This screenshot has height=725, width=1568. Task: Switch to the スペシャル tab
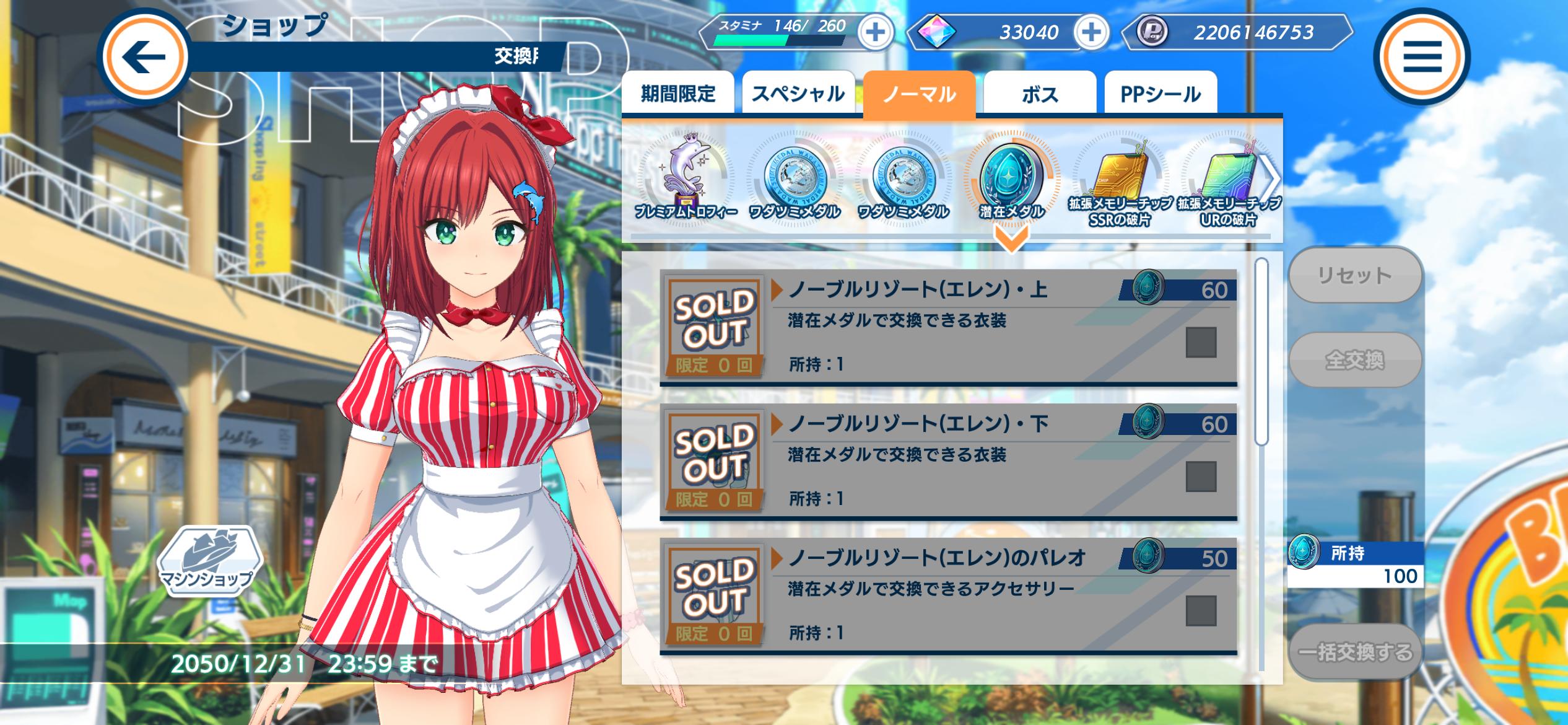798,94
